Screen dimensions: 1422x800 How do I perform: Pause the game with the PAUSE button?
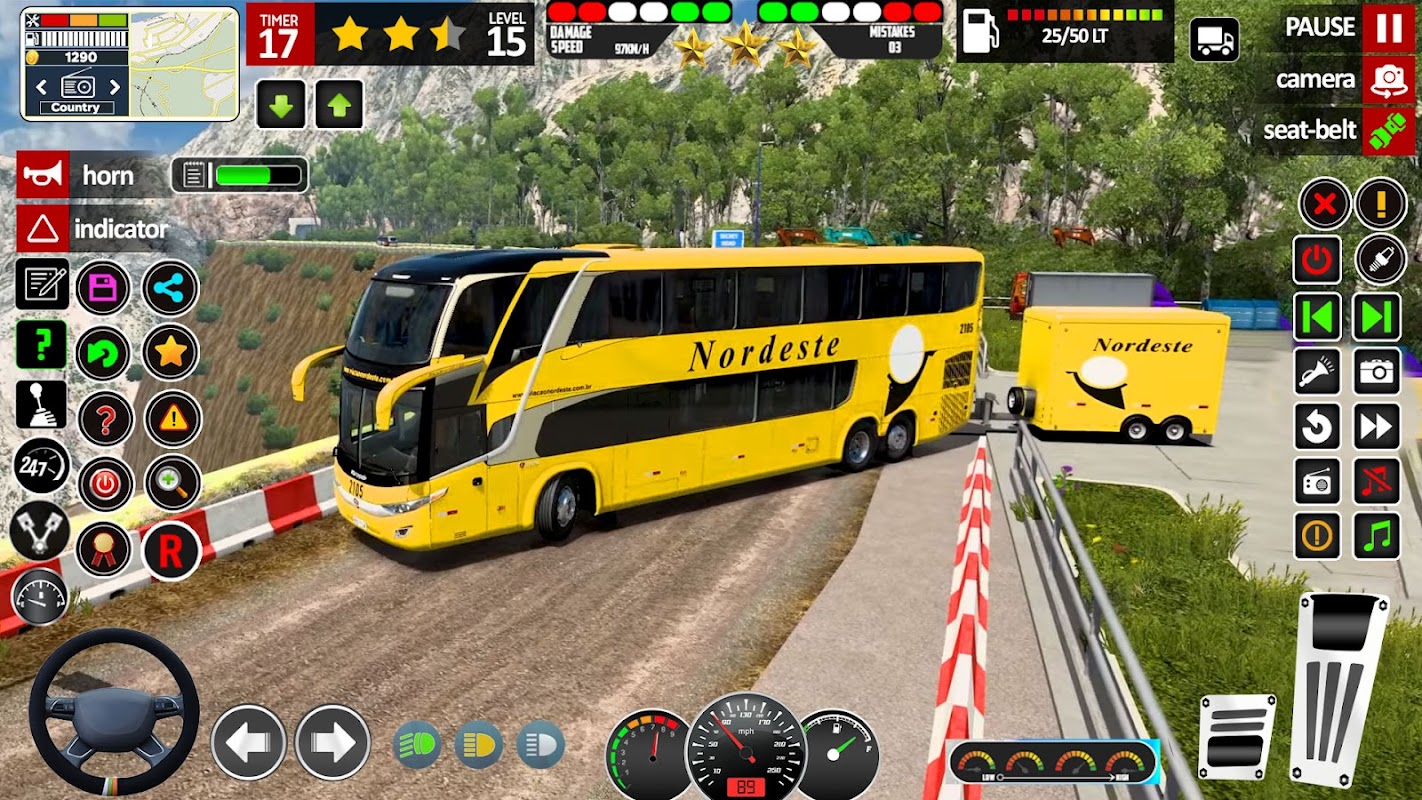click(x=1388, y=28)
